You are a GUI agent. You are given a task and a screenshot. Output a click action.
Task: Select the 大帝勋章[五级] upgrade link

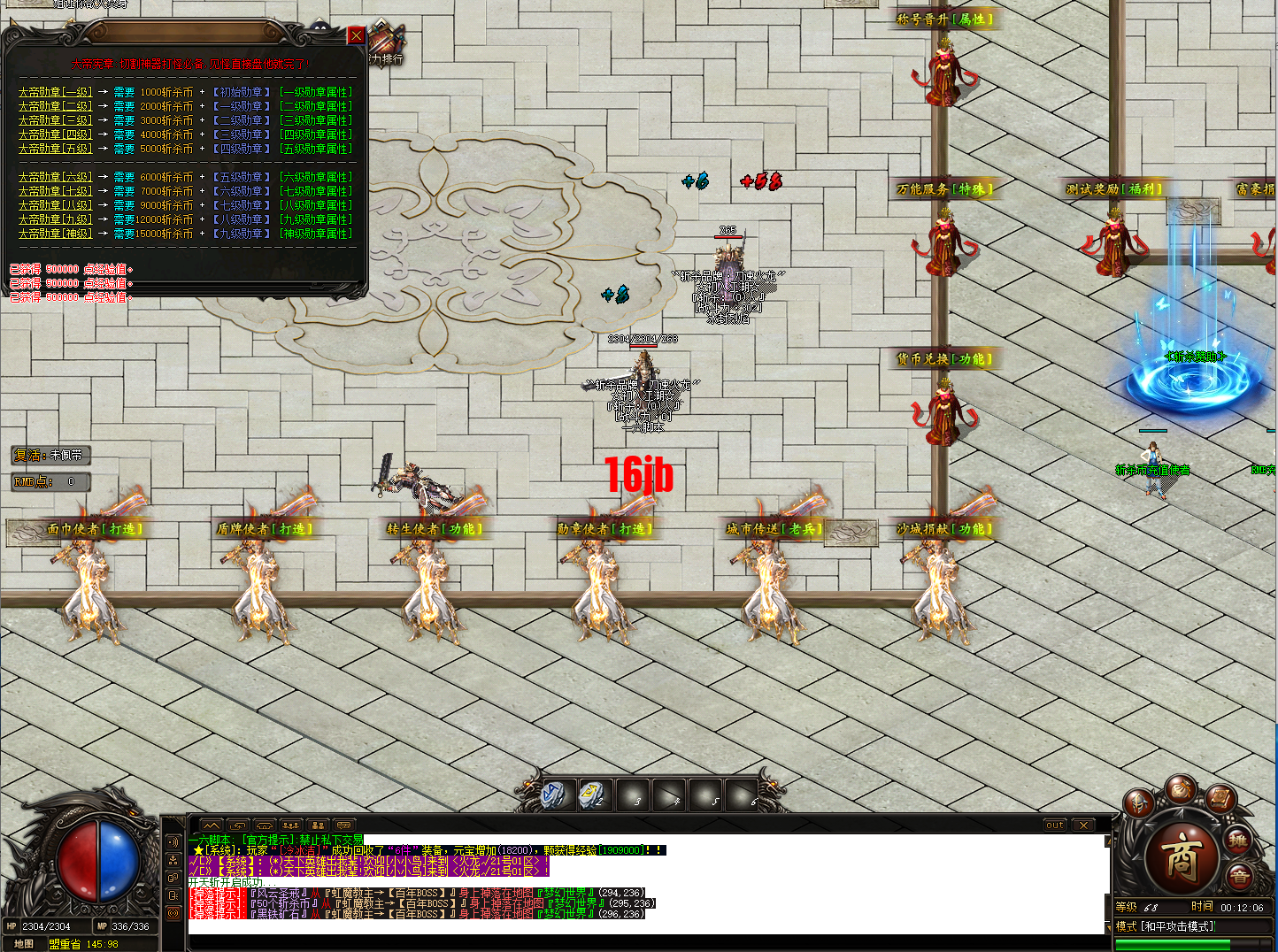pyautogui.click(x=55, y=149)
